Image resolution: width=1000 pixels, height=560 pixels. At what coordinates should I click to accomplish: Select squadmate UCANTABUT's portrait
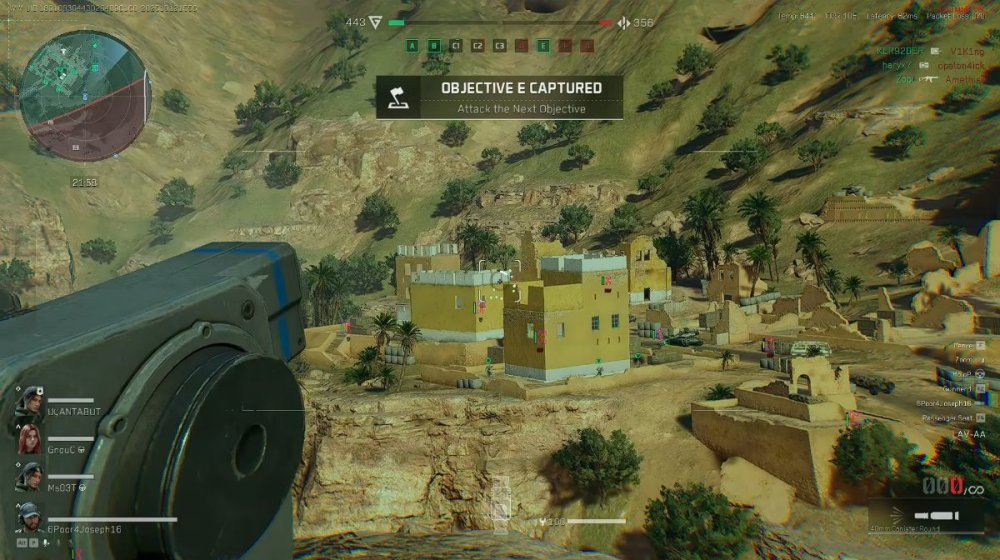[28, 402]
